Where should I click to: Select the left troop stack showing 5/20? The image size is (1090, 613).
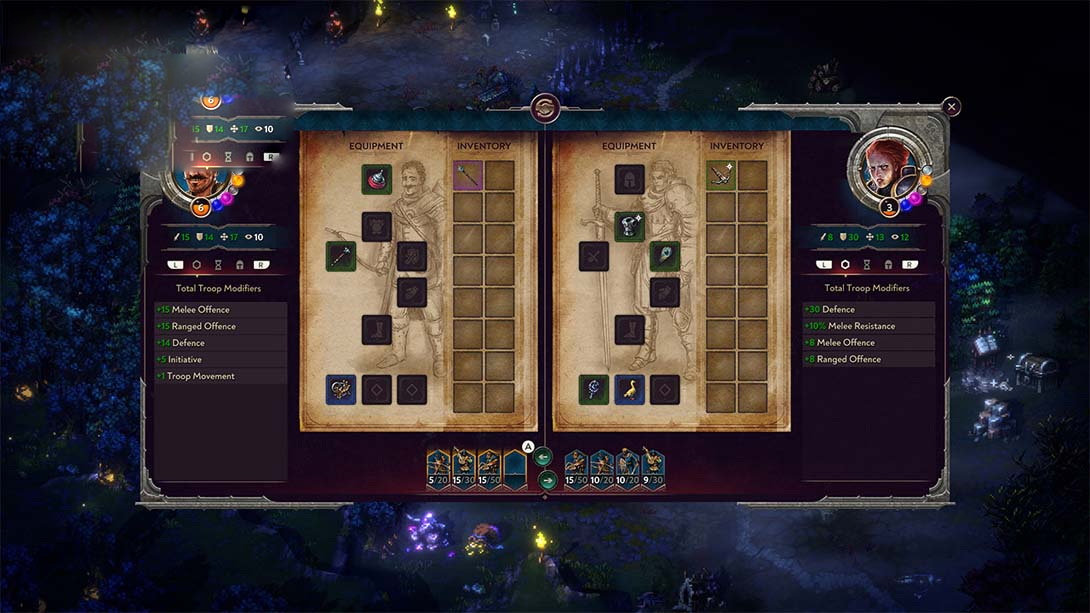click(438, 468)
